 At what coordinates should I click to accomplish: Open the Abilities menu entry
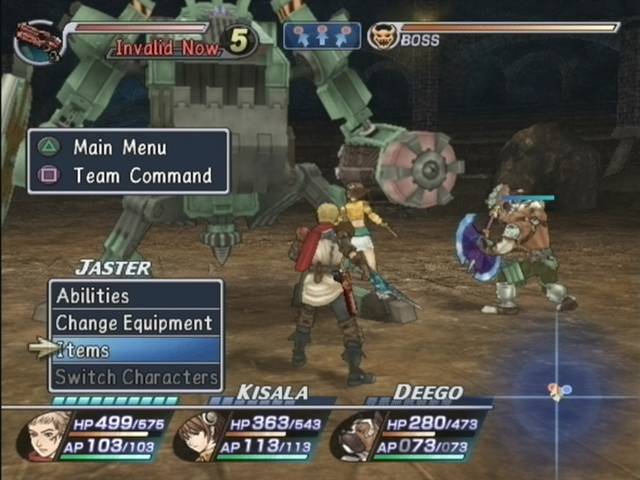click(x=134, y=296)
